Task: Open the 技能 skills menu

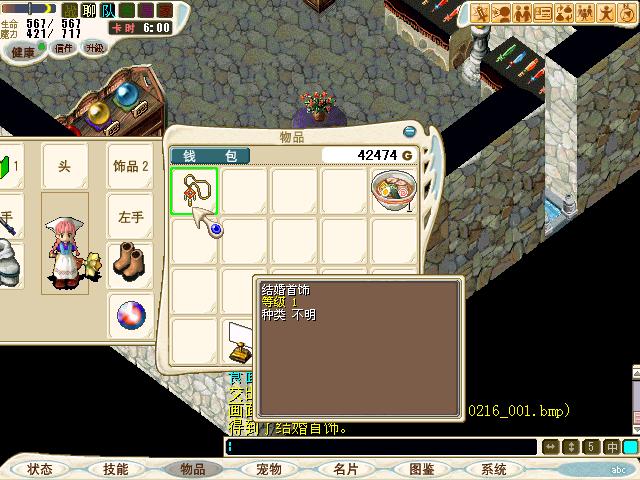Action: pyautogui.click(x=115, y=469)
